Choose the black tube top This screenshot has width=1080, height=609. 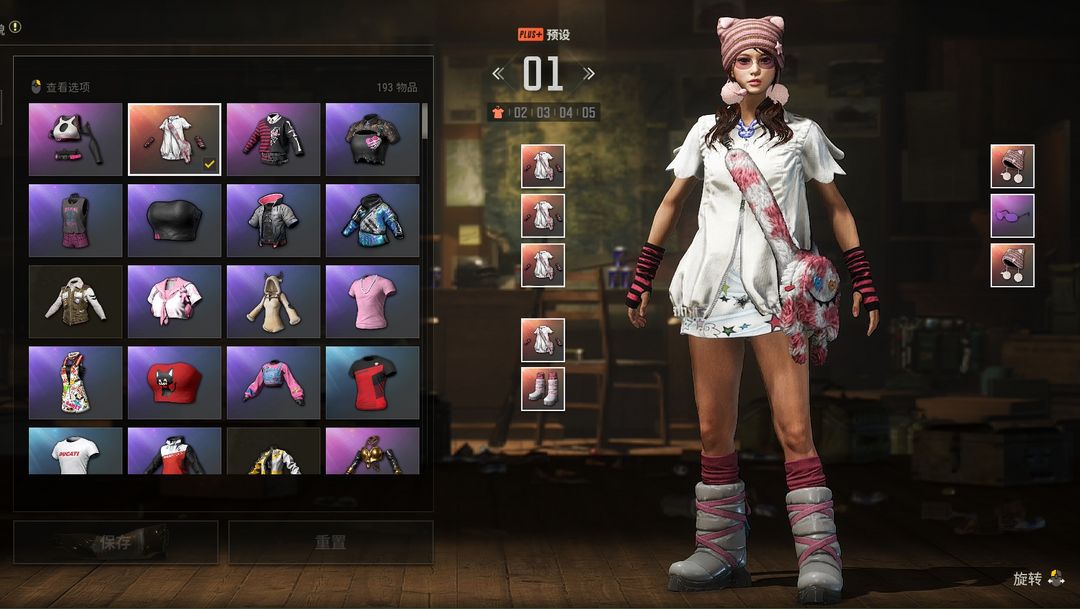click(174, 220)
